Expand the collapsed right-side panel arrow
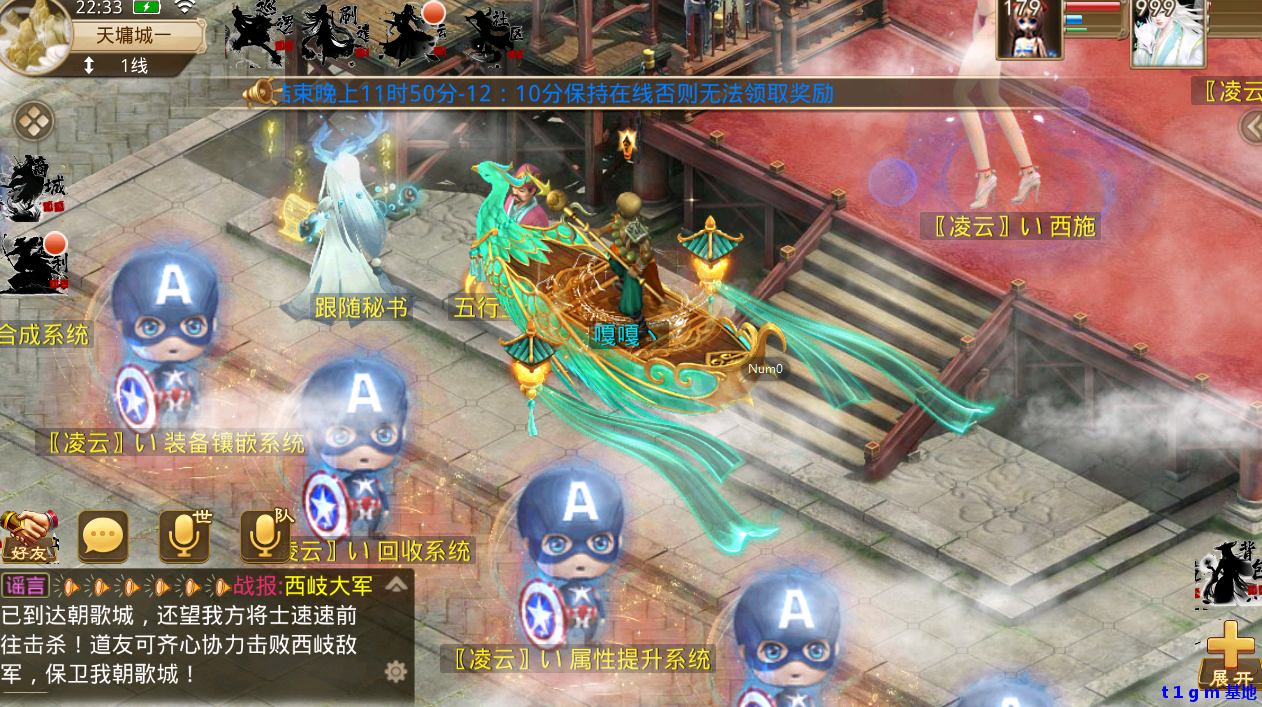 pos(1250,128)
